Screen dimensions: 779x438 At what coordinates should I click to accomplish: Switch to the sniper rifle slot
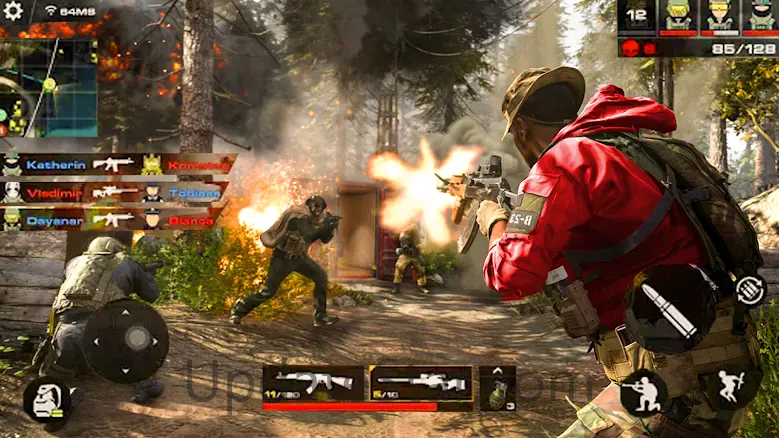point(420,383)
